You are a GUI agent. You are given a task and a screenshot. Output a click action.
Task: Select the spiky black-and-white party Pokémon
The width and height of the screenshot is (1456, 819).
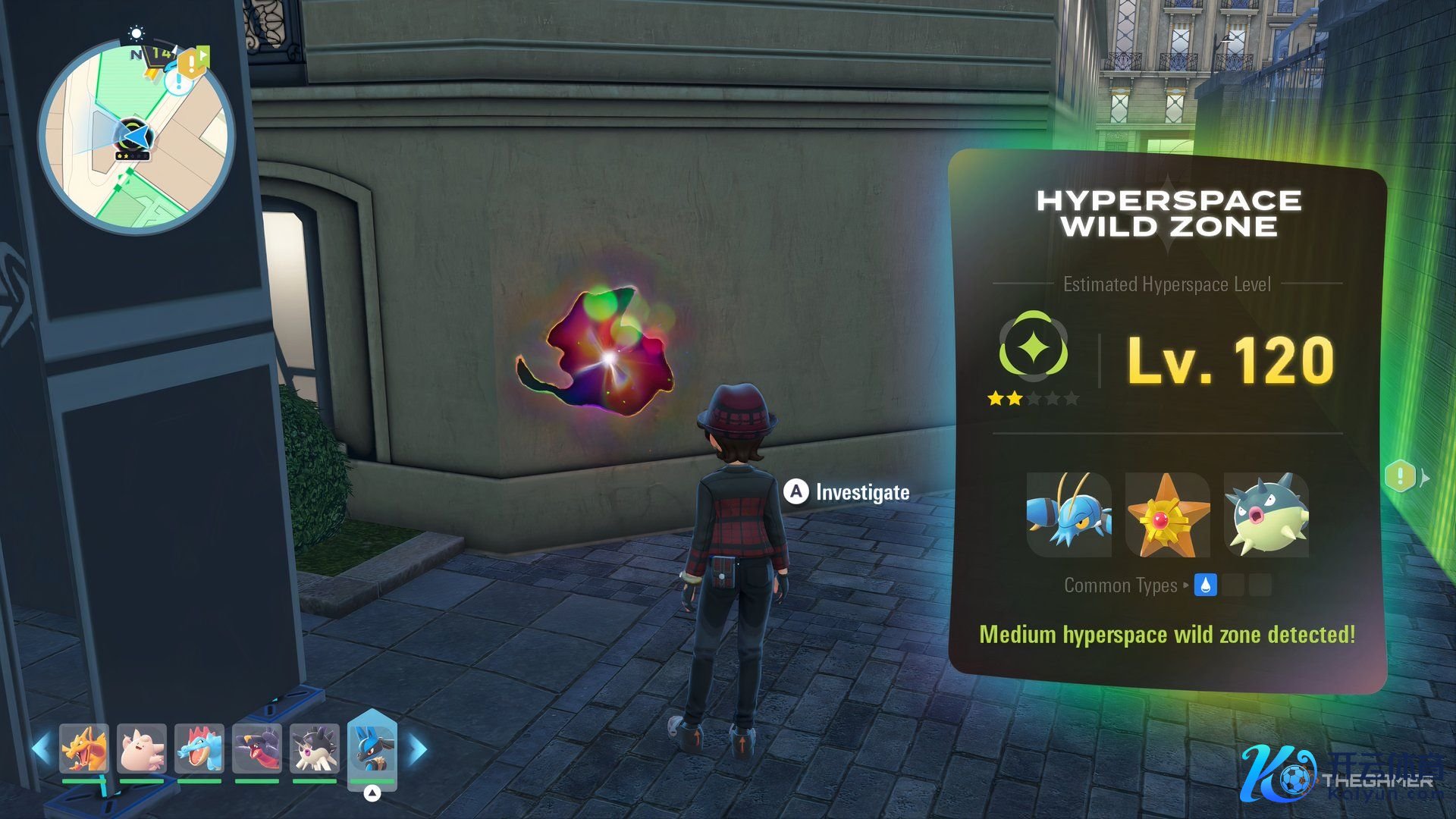pyautogui.click(x=315, y=748)
